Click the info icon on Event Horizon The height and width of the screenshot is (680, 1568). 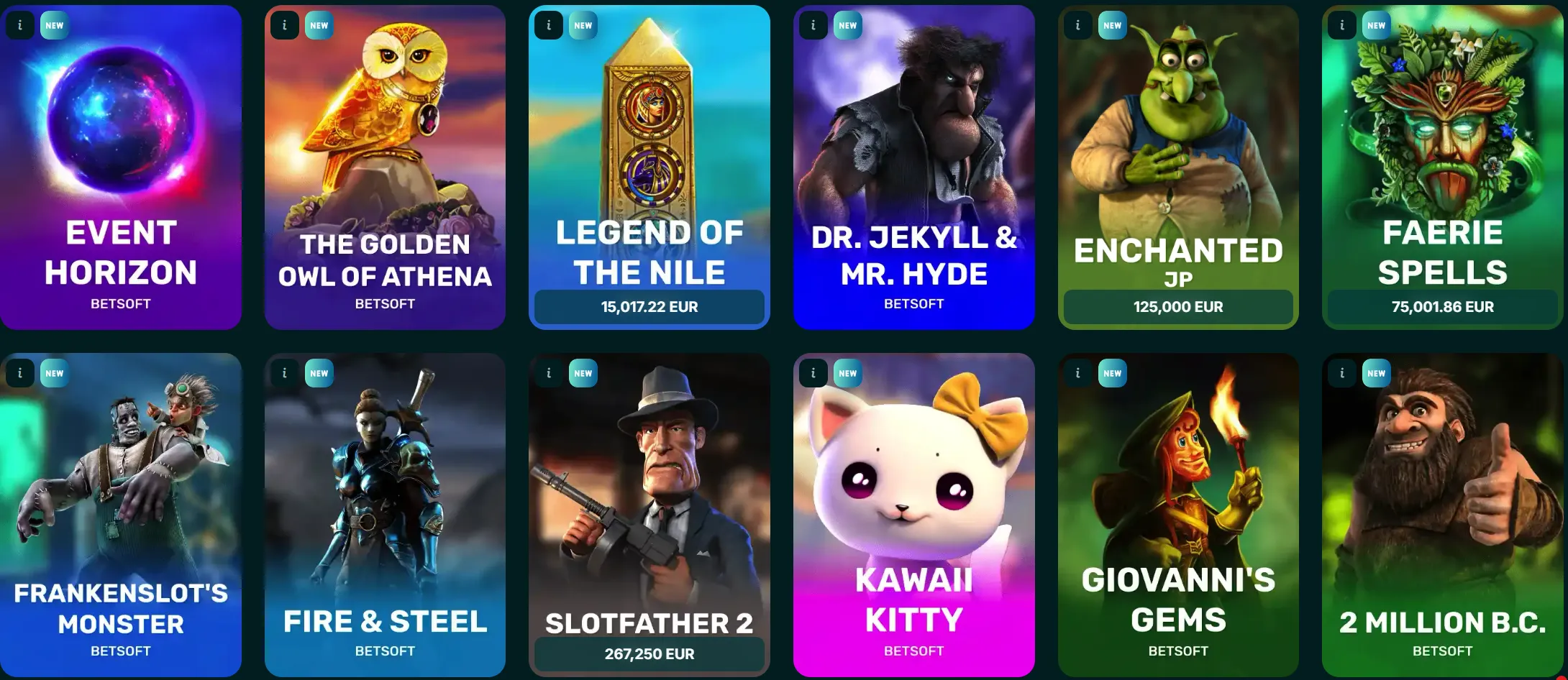tap(19, 25)
